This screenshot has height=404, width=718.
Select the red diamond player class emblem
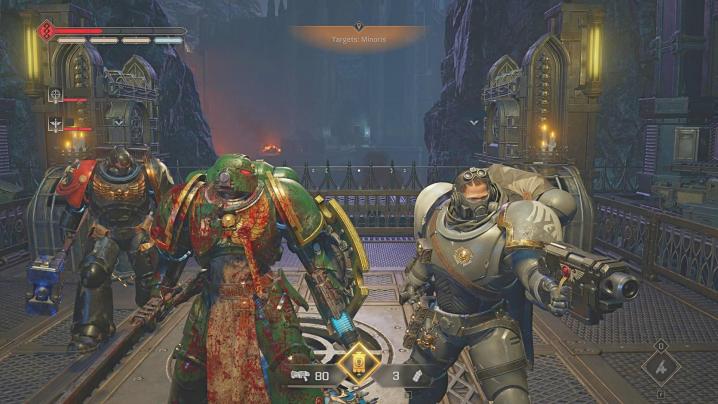[46, 31]
